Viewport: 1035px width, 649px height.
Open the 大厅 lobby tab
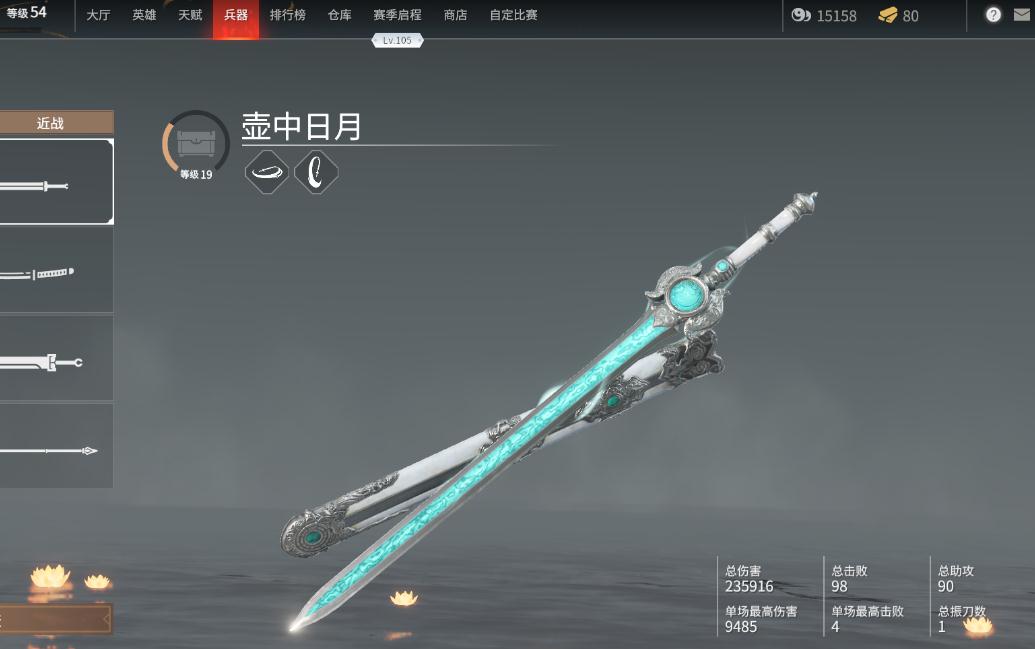pos(98,15)
